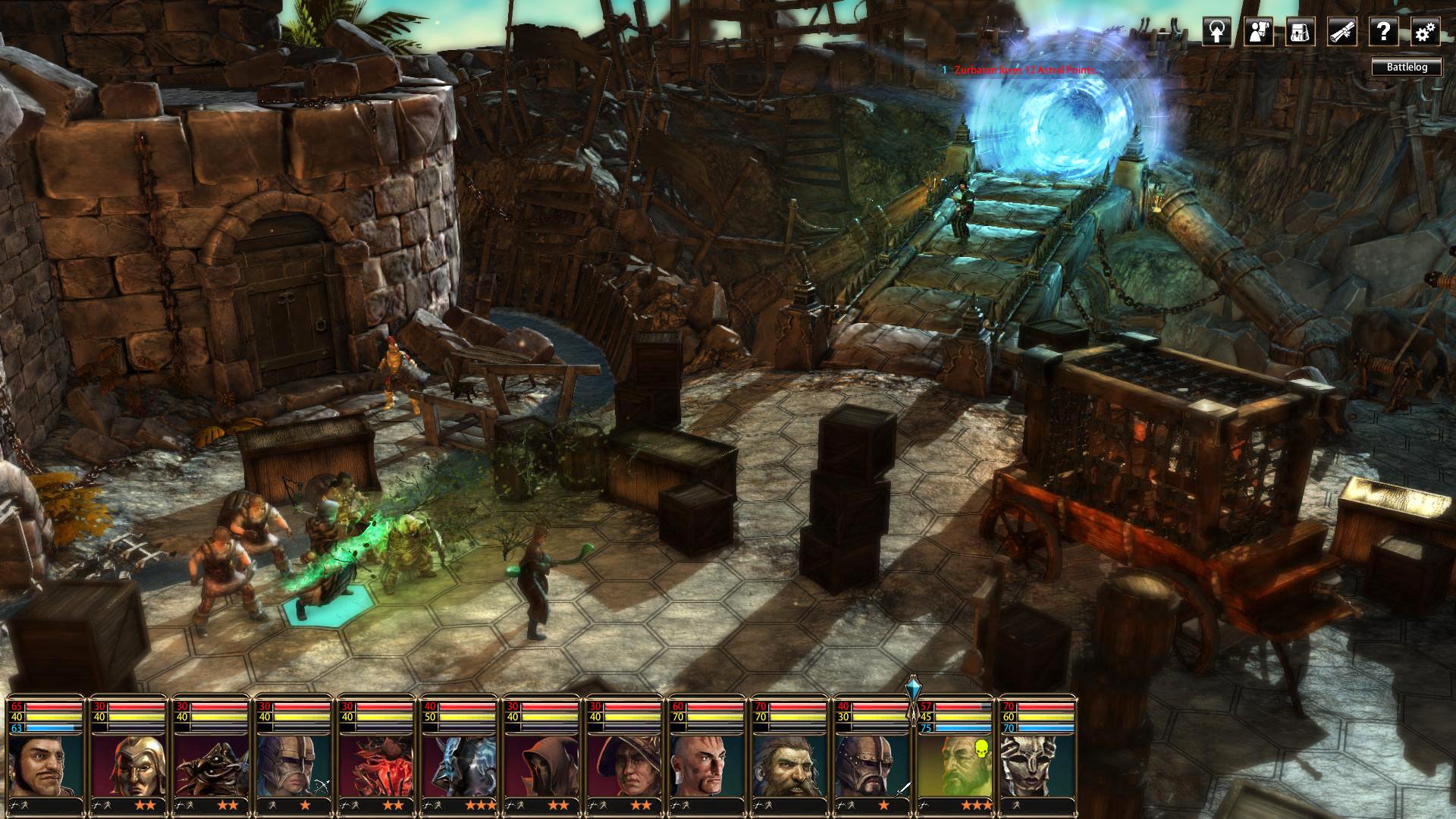Select the leather-helmeted fighter with sword icon
Image resolution: width=1456 pixels, height=819 pixels.
coord(874,764)
